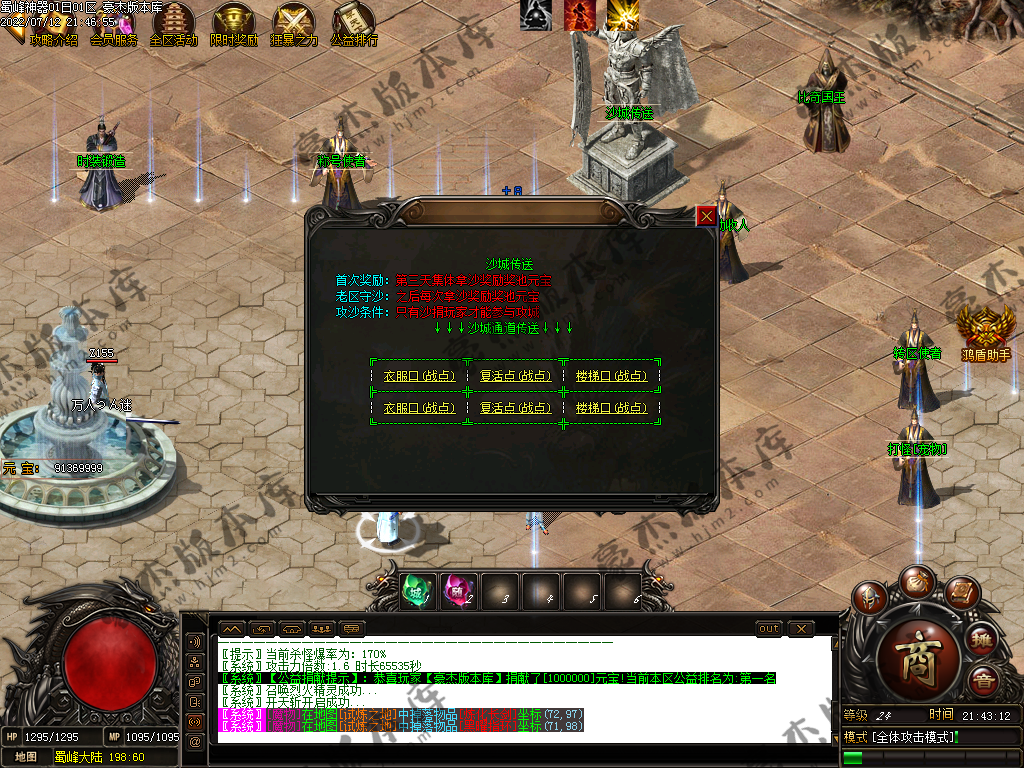This screenshot has width=1024, height=768.
Task: Choose the top-row 复活点 (战点) teleport link
Action: point(515,377)
